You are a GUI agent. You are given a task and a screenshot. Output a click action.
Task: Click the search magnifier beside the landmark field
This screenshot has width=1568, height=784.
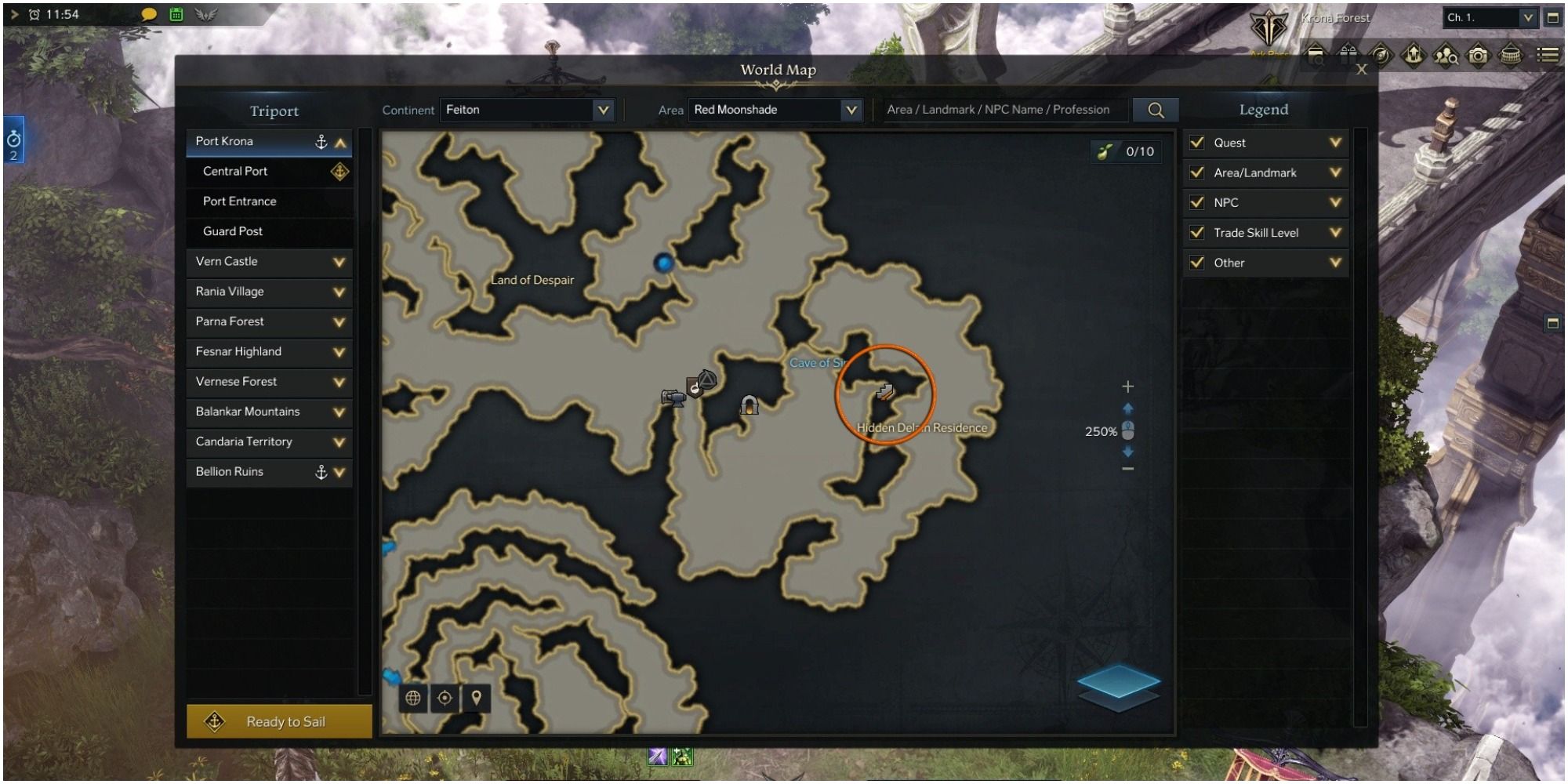(1156, 110)
